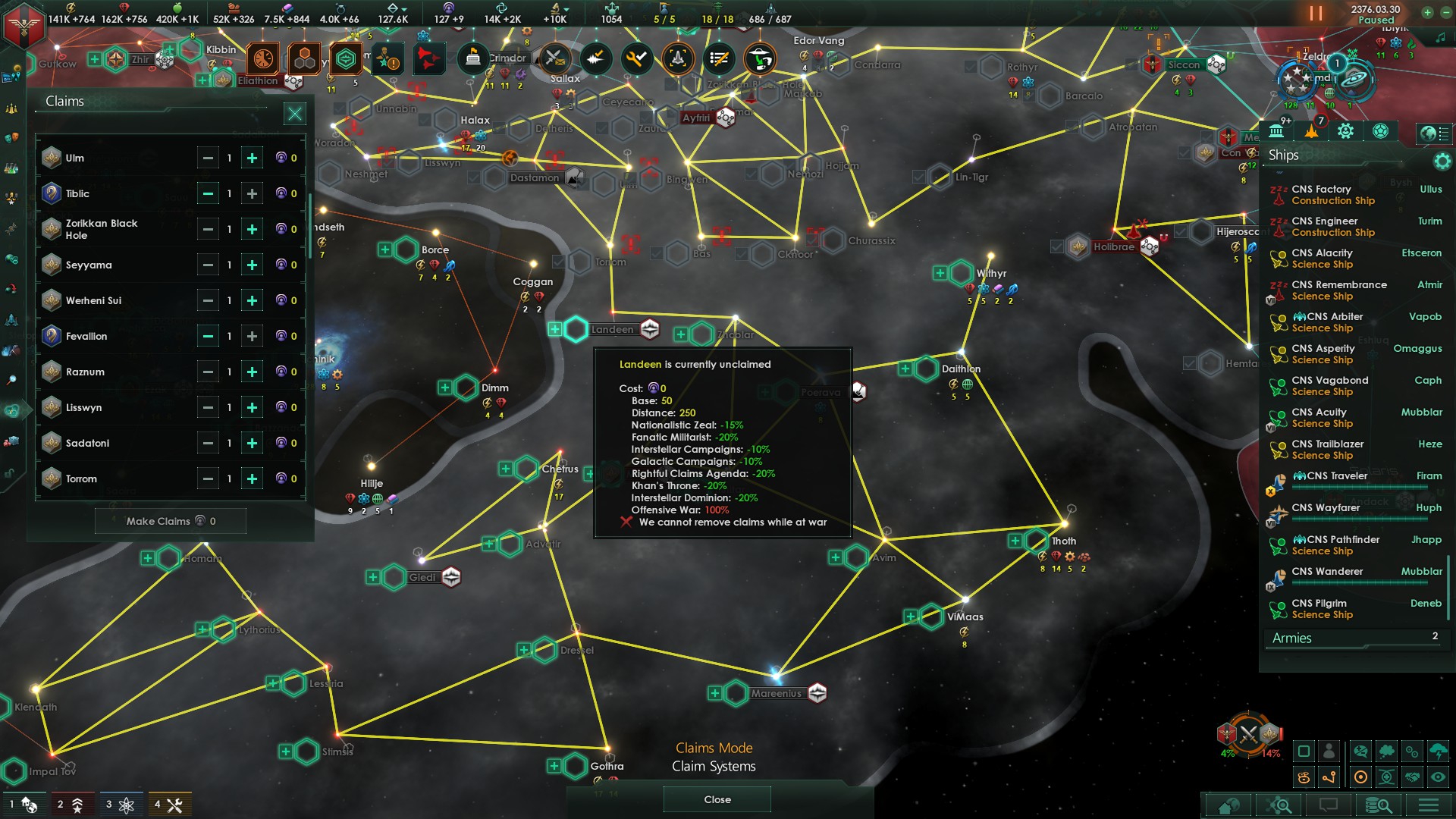Add a claim on Seyyama
The image size is (1456, 819).
pos(252,265)
